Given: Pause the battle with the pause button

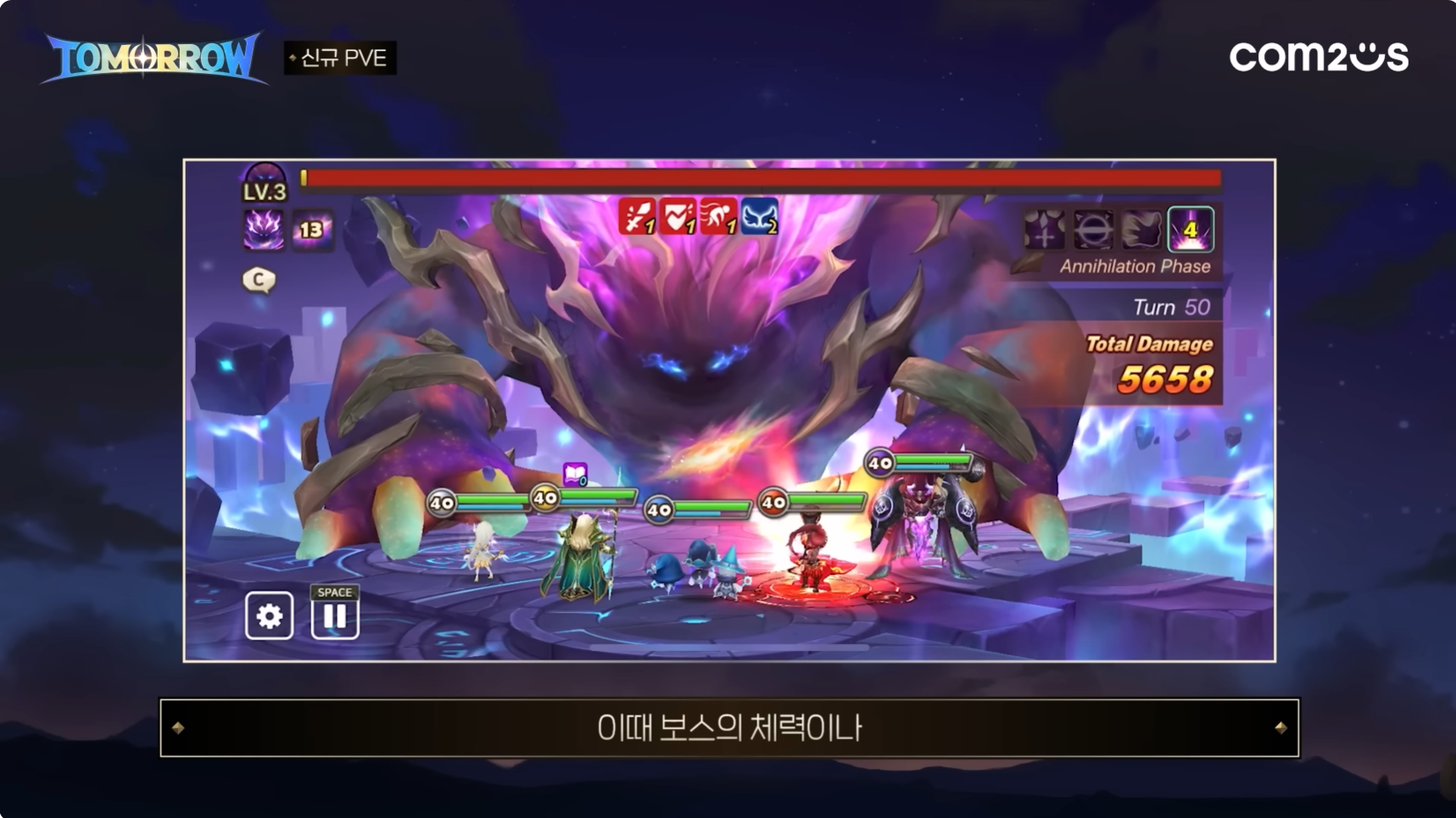Looking at the screenshot, I should click(x=335, y=615).
